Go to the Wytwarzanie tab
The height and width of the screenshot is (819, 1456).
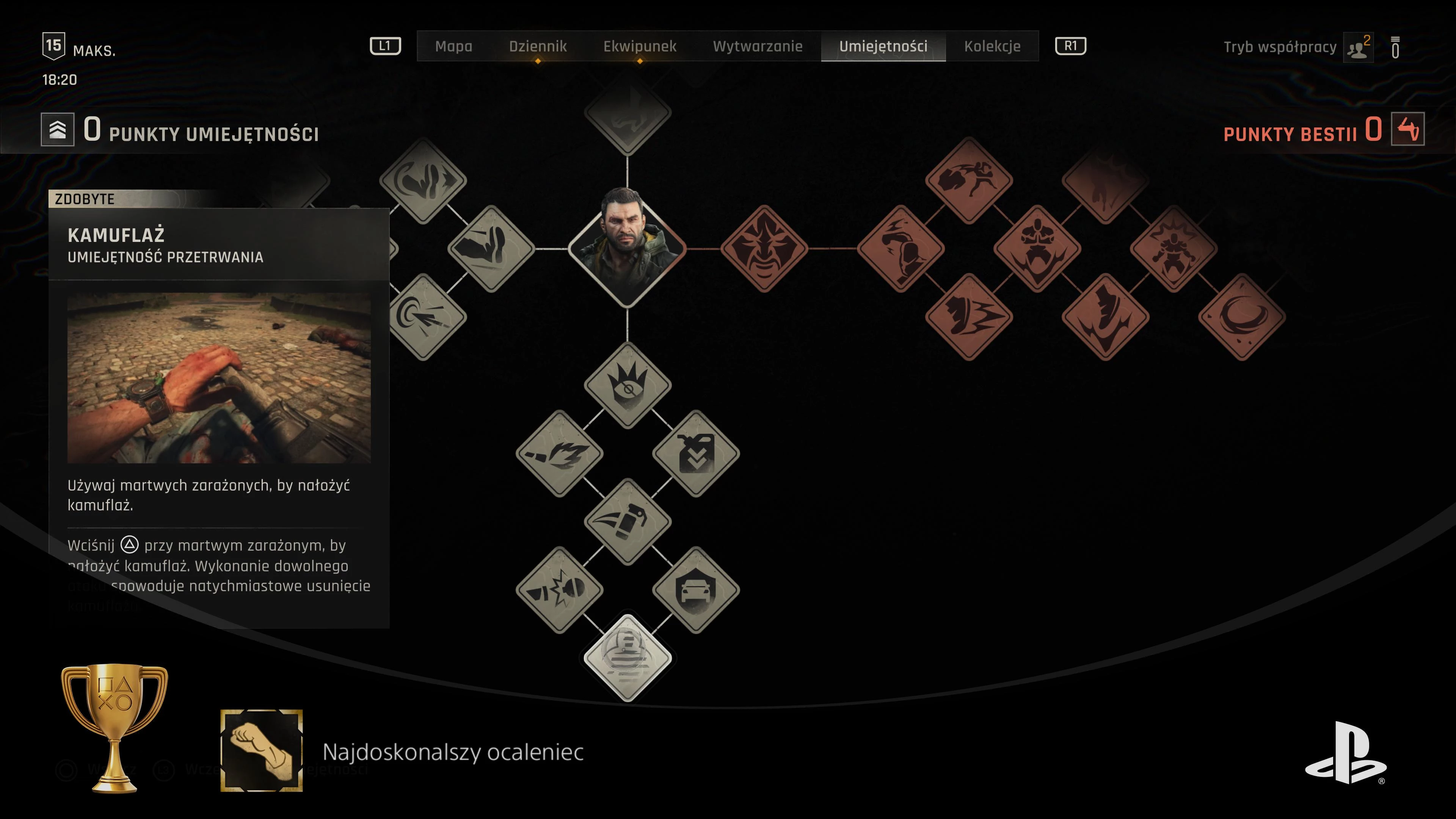(758, 46)
